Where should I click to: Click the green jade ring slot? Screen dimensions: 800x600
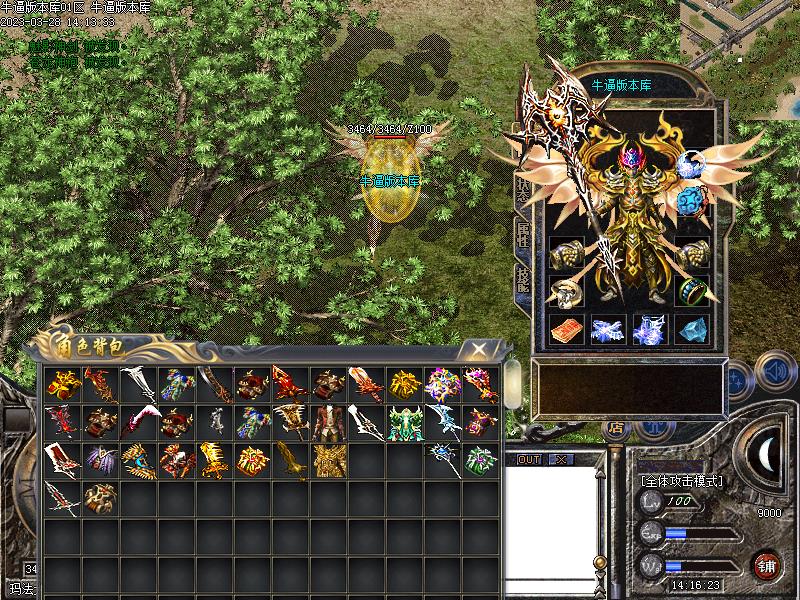click(x=693, y=291)
